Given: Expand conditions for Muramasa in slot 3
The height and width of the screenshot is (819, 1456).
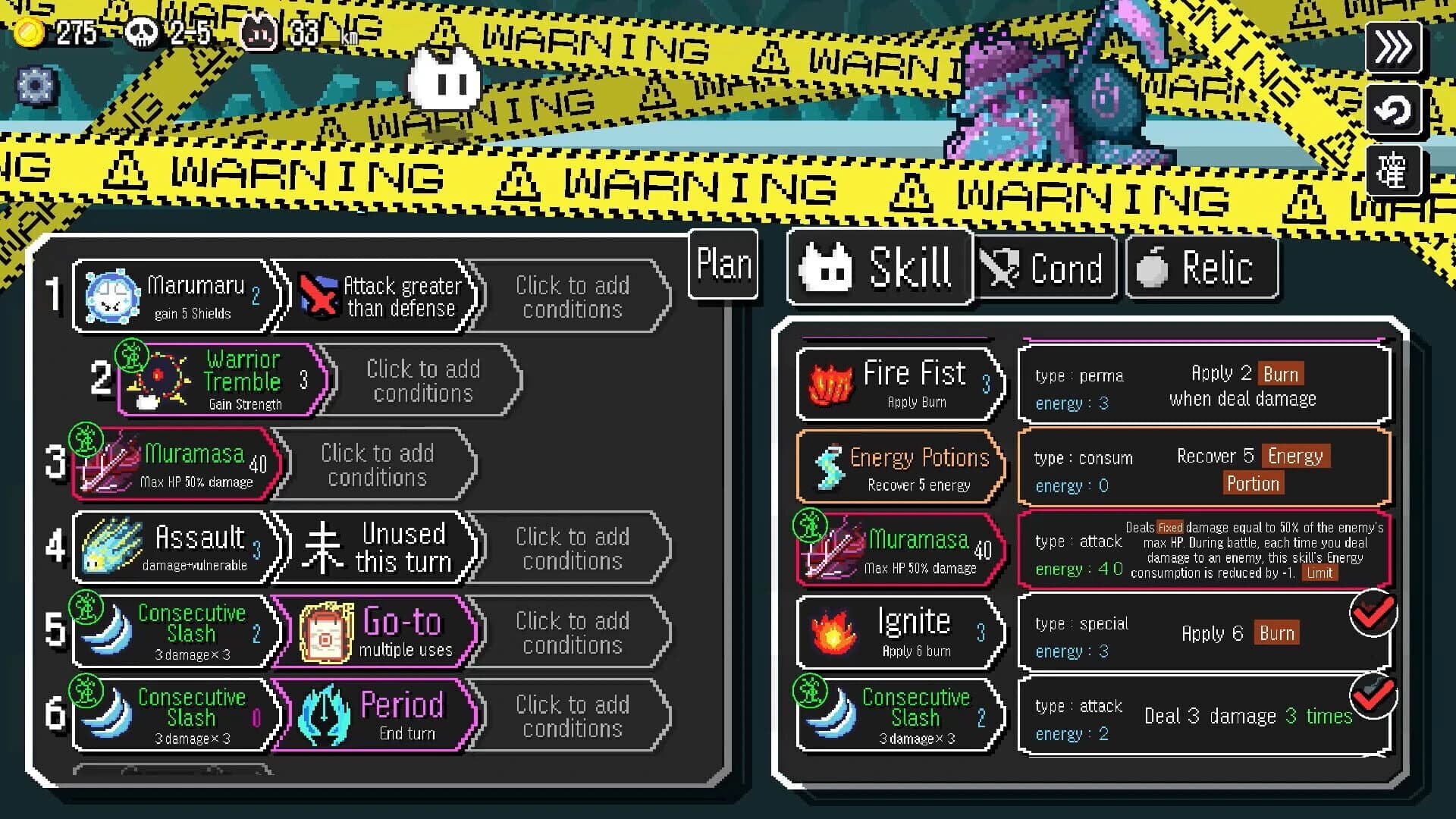Looking at the screenshot, I should point(377,464).
